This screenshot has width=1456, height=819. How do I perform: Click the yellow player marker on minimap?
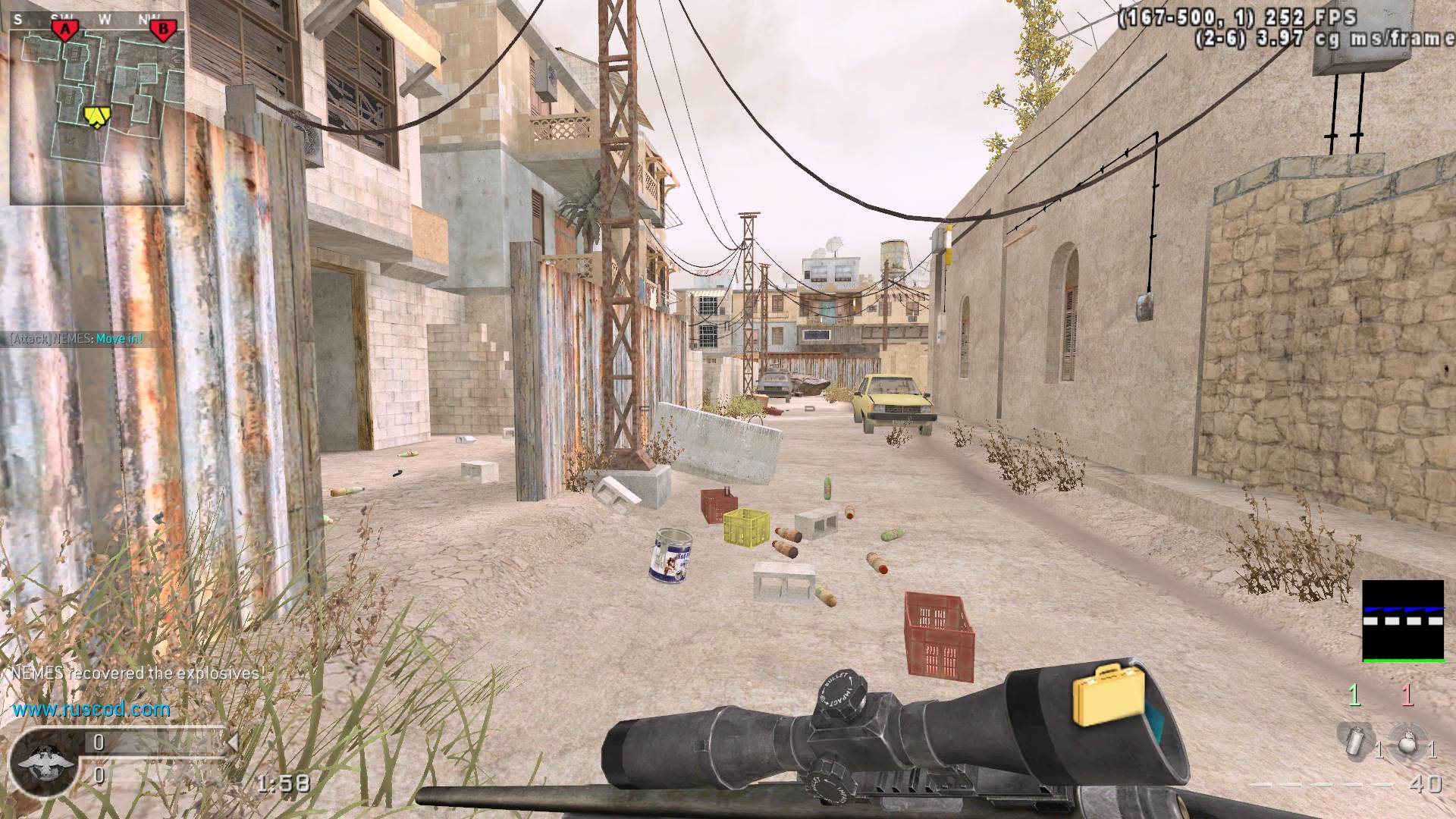pos(96,115)
